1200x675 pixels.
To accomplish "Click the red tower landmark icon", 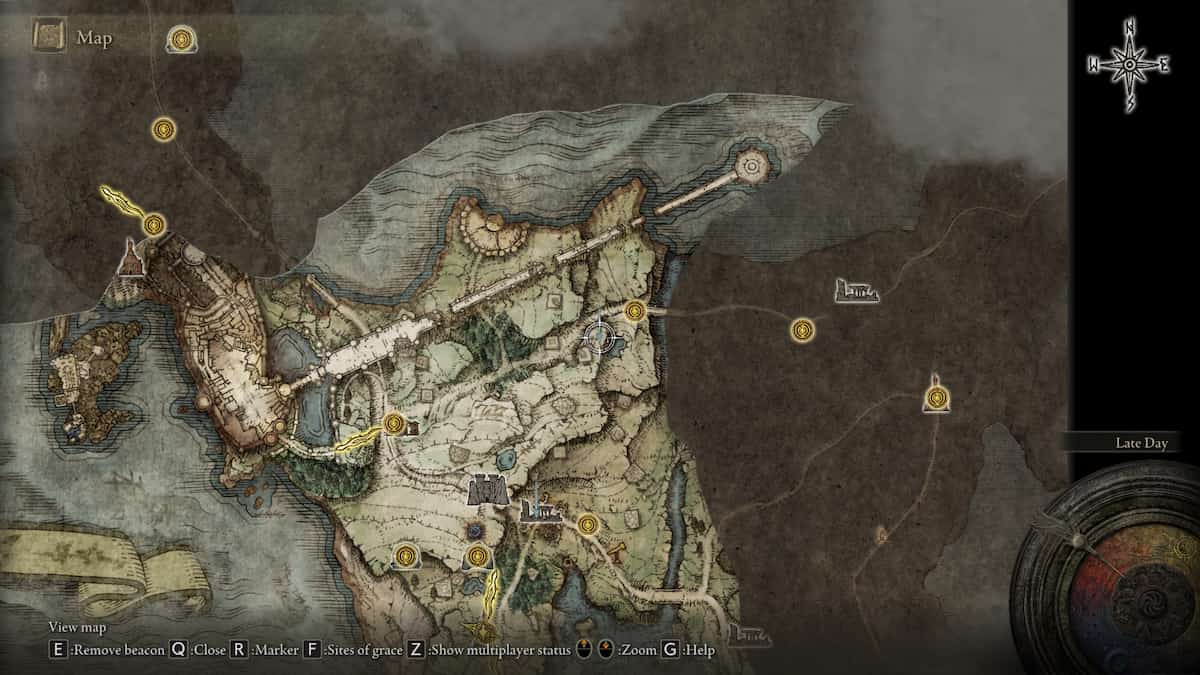I will click(130, 258).
